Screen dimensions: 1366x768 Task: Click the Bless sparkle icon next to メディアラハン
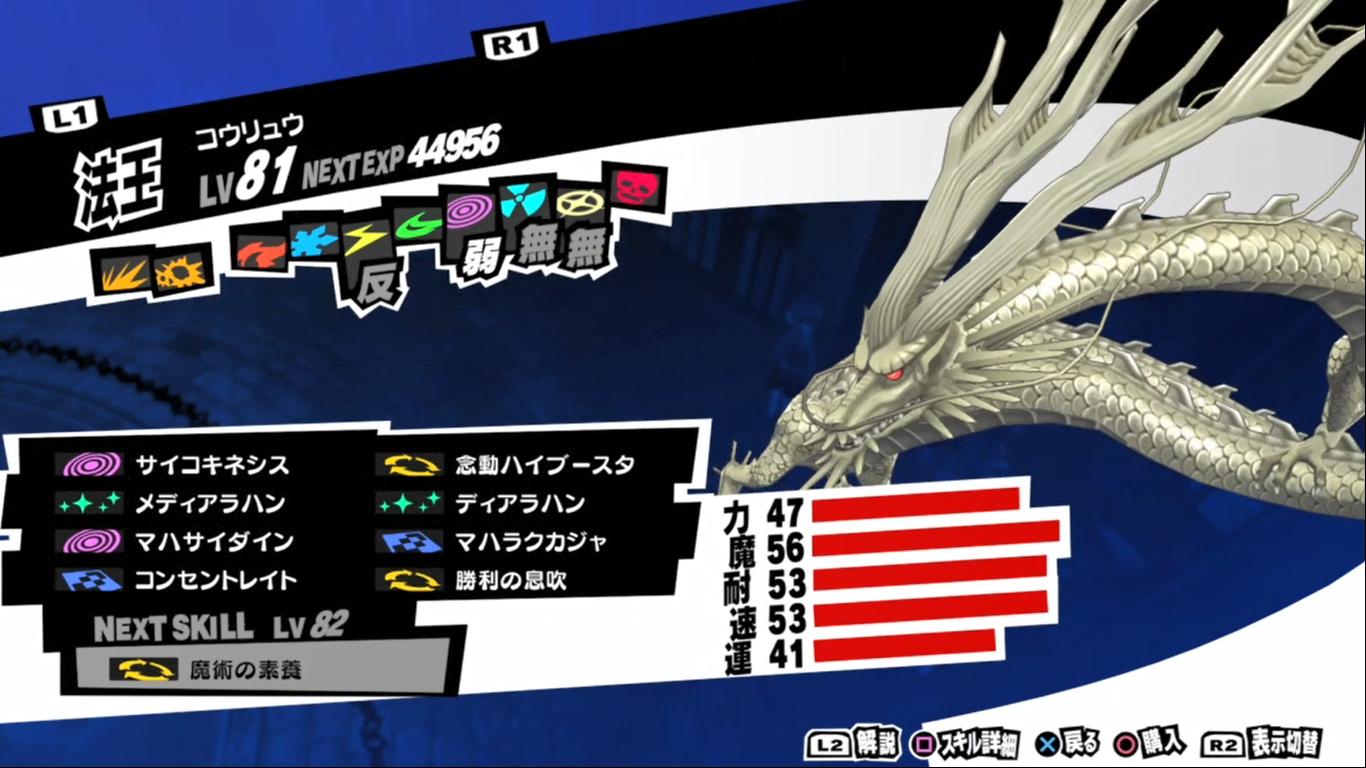click(88, 504)
